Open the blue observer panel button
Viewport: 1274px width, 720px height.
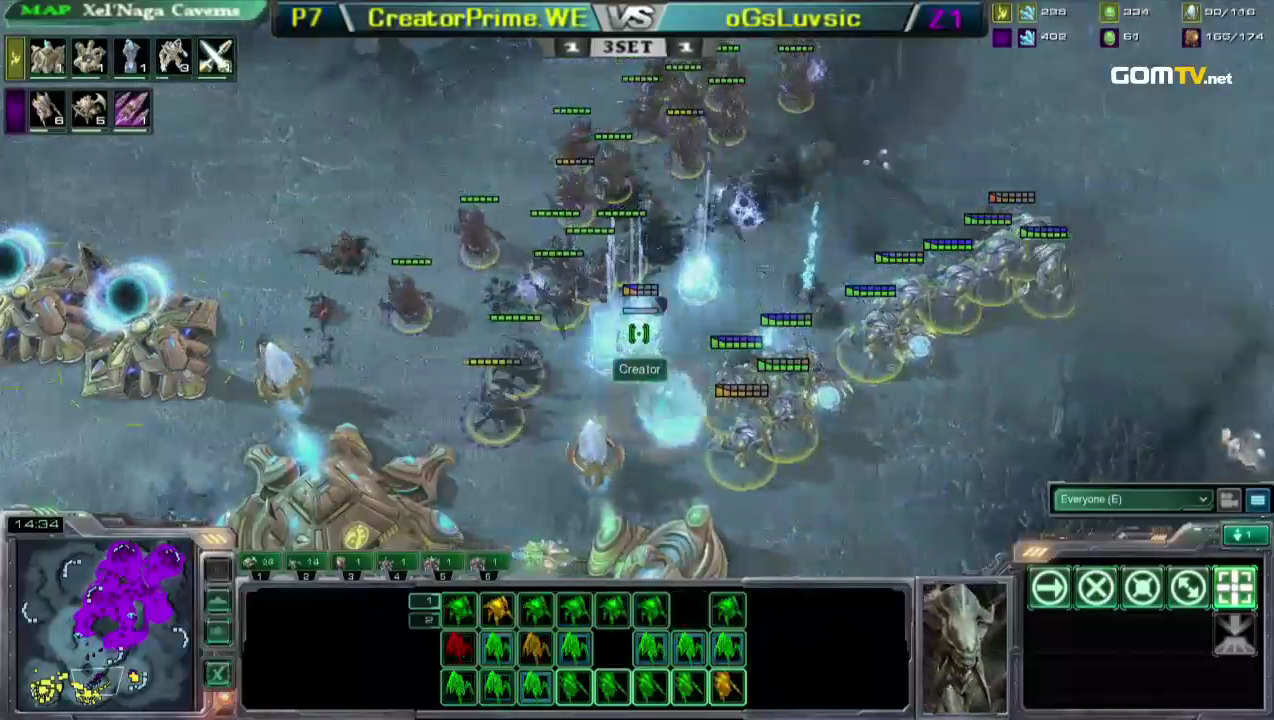(x=1257, y=500)
